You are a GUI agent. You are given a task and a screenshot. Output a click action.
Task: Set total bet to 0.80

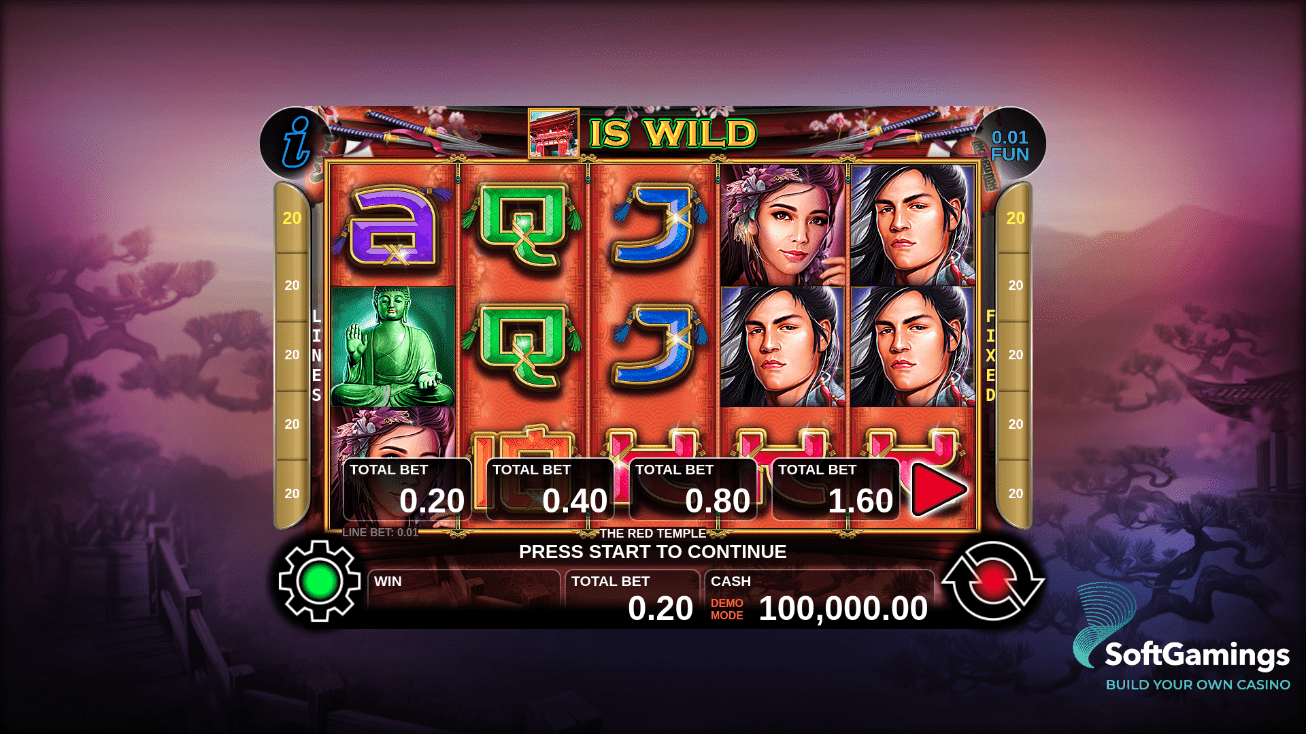coord(693,489)
